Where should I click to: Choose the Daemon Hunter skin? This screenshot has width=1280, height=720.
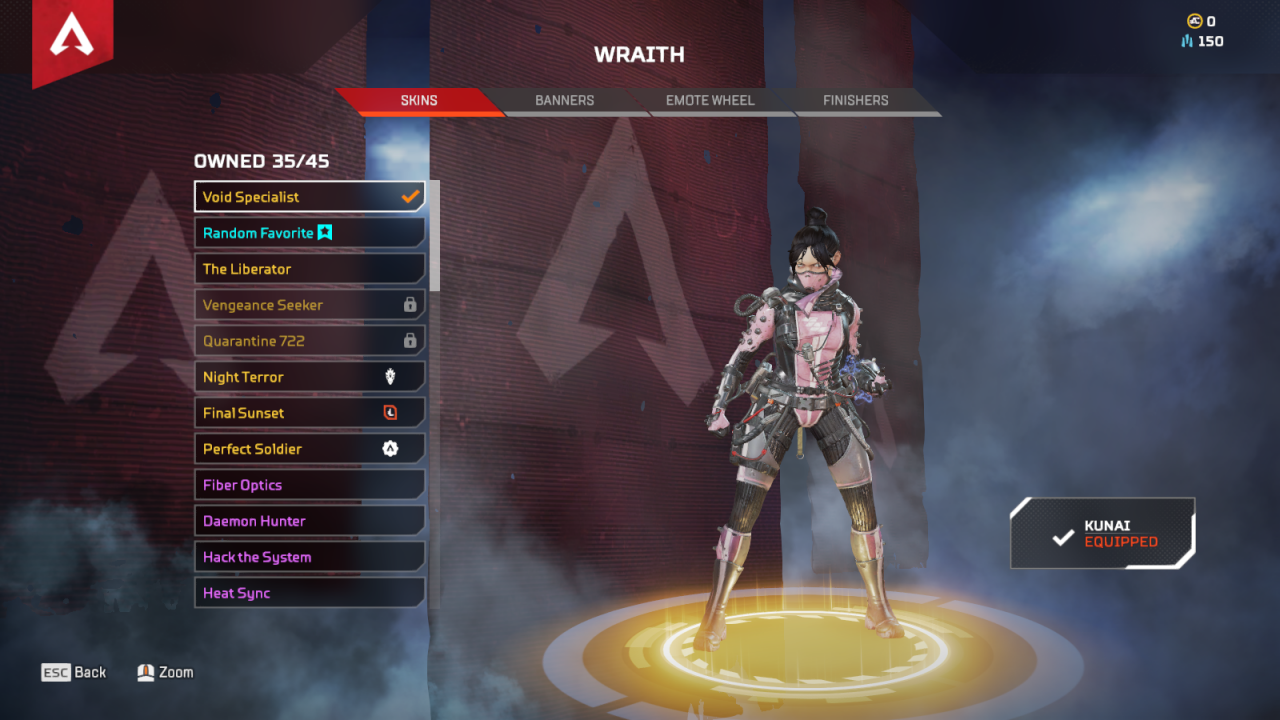pos(309,521)
